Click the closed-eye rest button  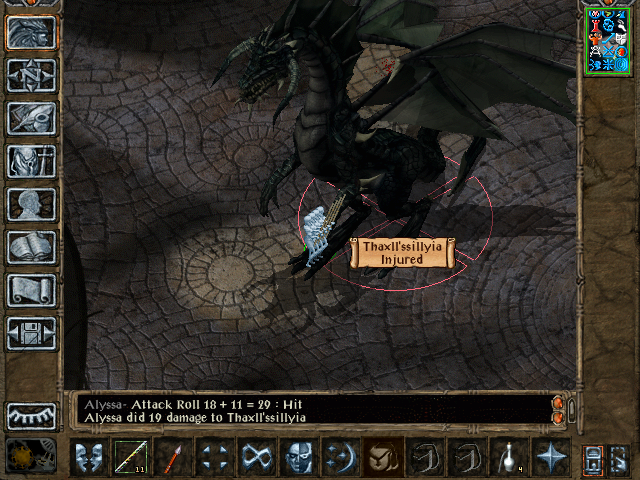32,415
